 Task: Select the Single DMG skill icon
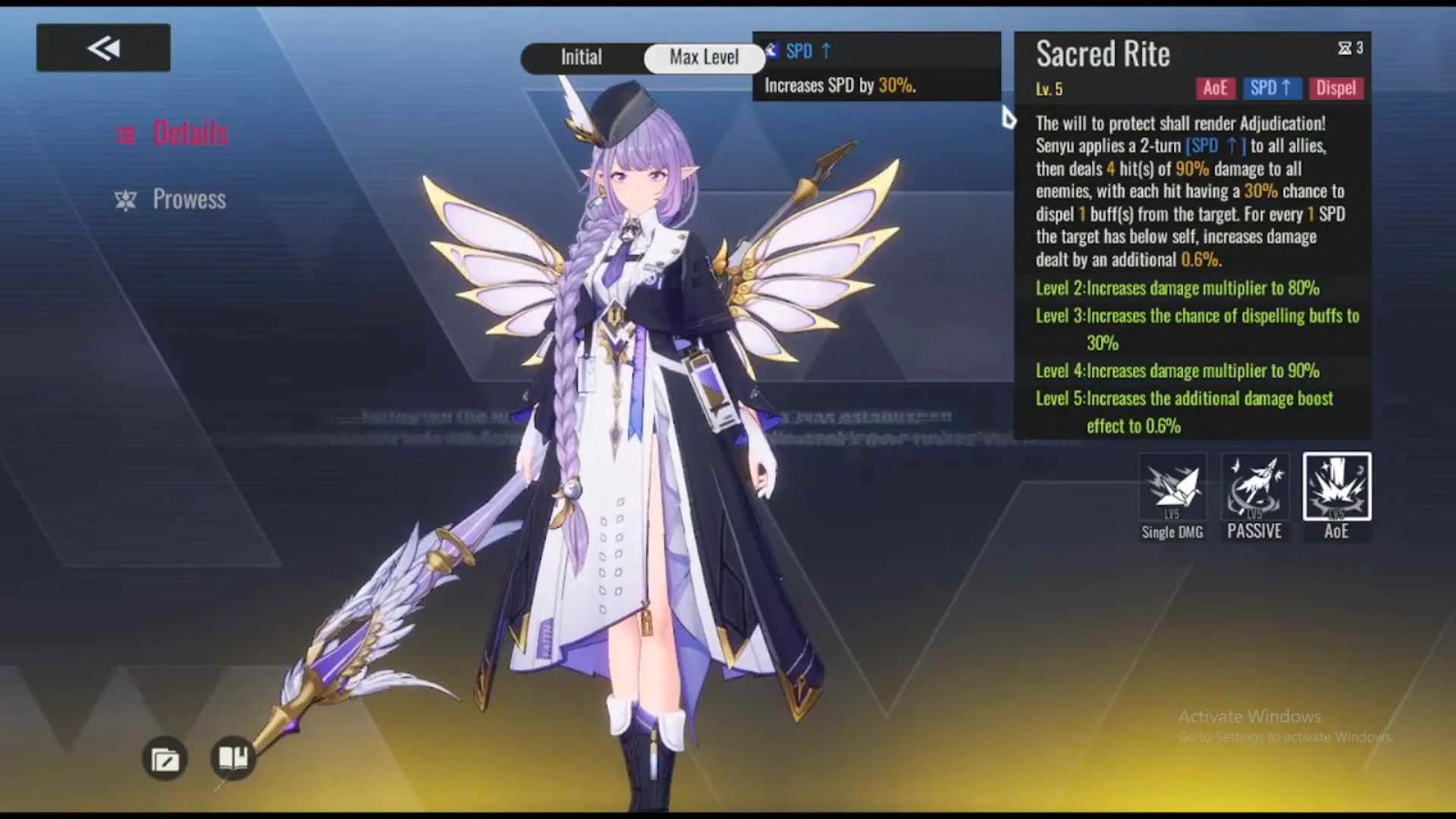tap(1172, 487)
